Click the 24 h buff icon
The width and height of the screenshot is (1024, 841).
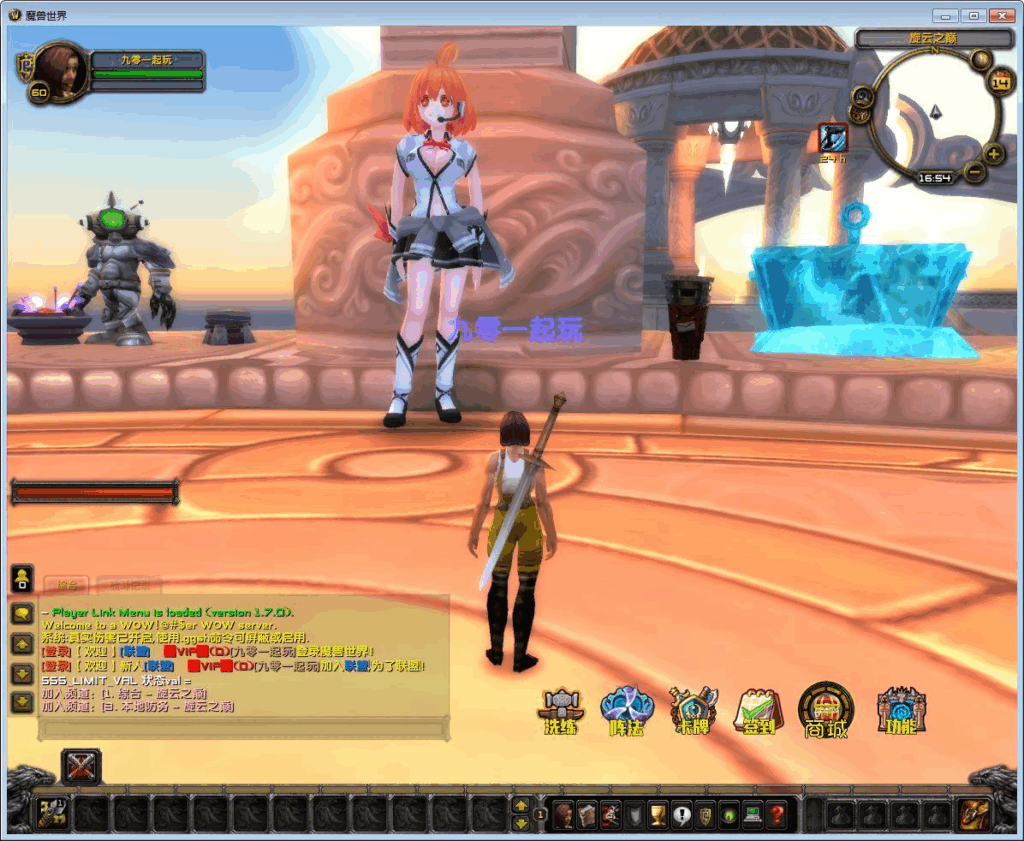[832, 138]
